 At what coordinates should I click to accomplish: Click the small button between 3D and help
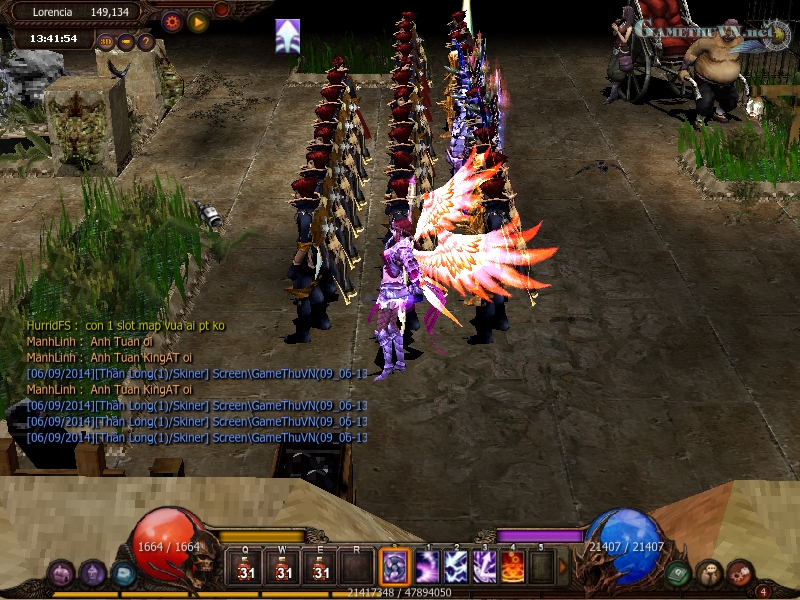(126, 42)
